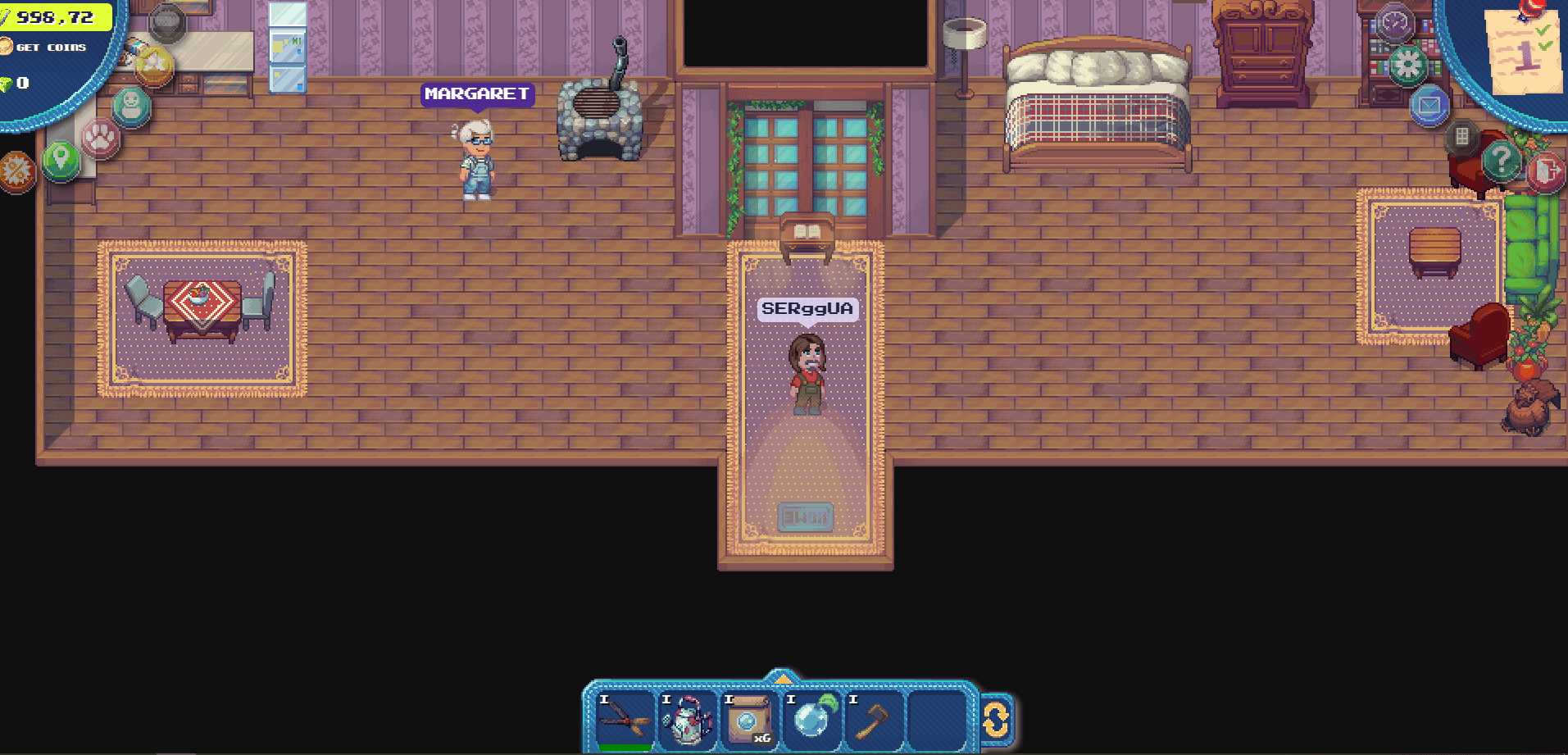Click the red exit door icon
This screenshot has height=755, width=1568.
click(x=1545, y=172)
